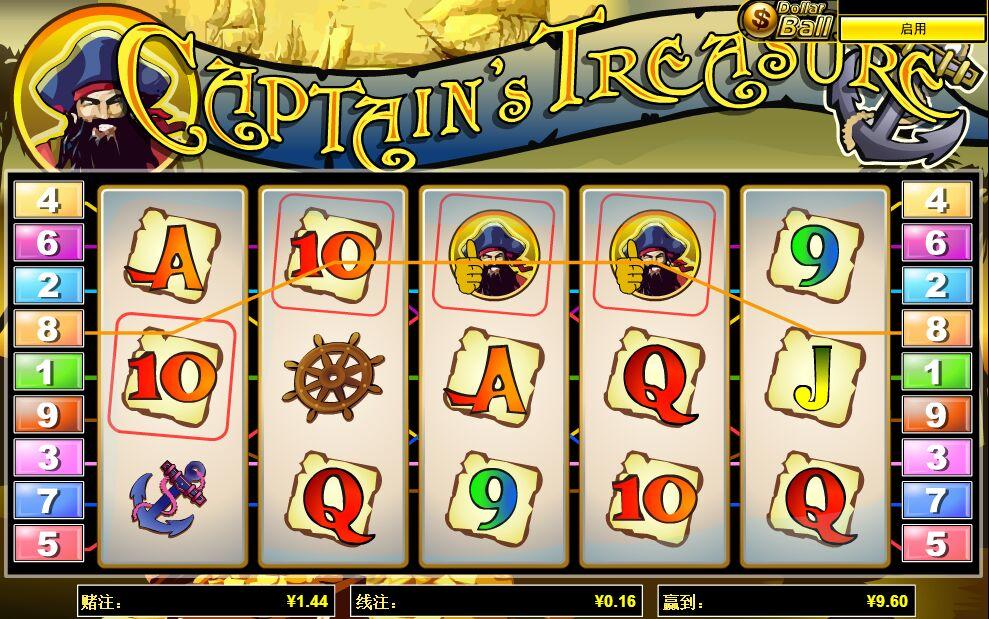
Task: Activate payline 2 button in left column
Action: pyautogui.click(x=48, y=286)
